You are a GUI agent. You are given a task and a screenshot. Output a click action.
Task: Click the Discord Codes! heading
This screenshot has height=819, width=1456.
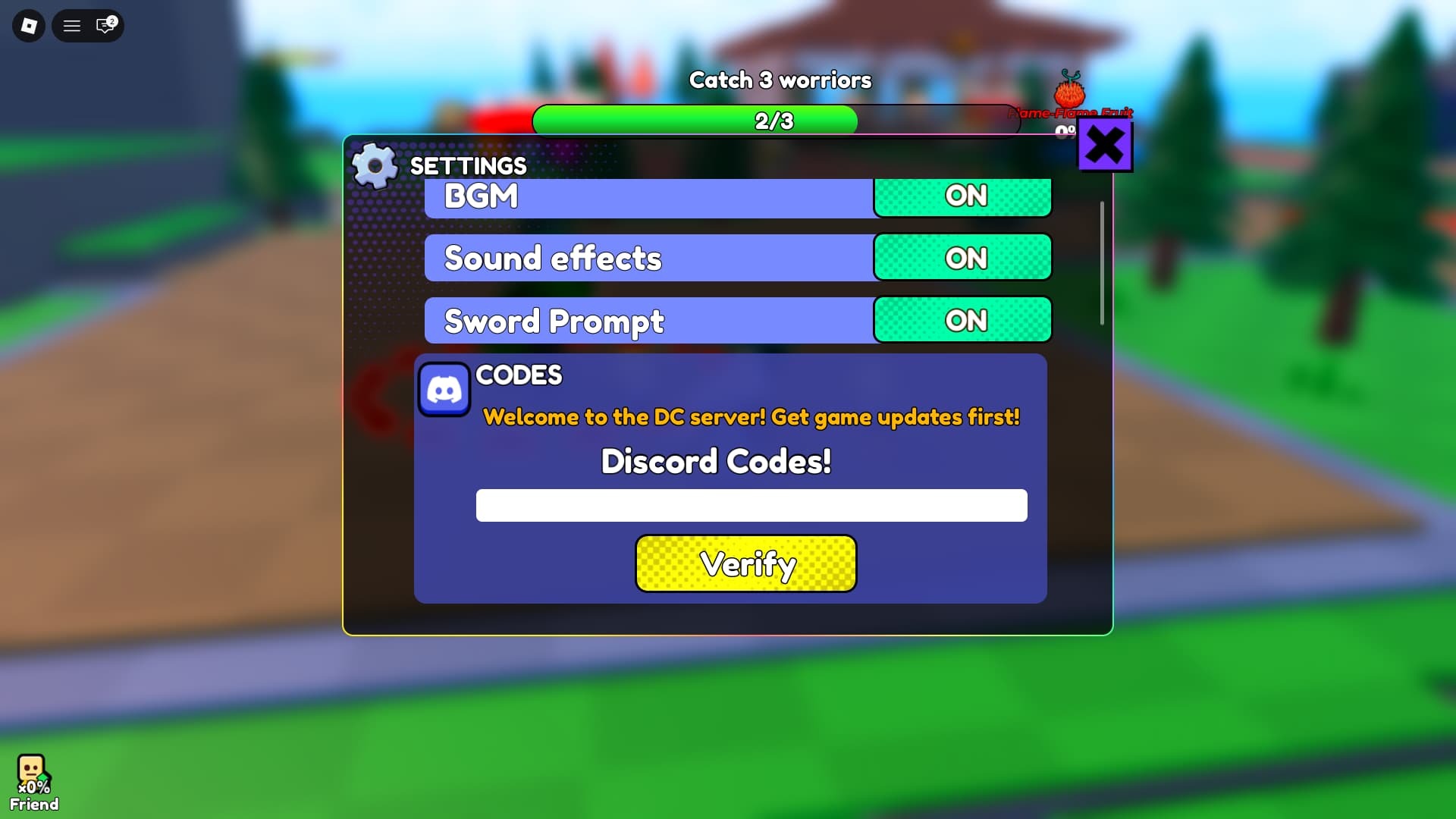click(716, 461)
